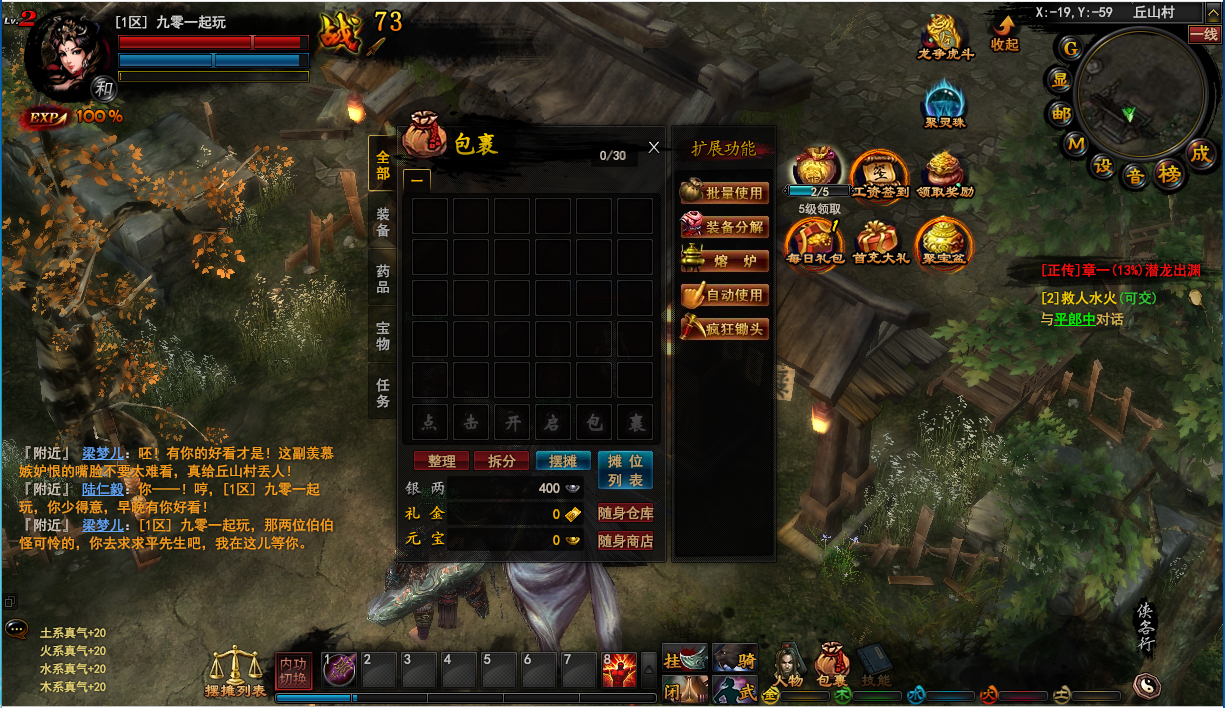This screenshot has height=708, width=1225.
Task: Switch to the 装备 equipment tab
Action: coord(383,222)
